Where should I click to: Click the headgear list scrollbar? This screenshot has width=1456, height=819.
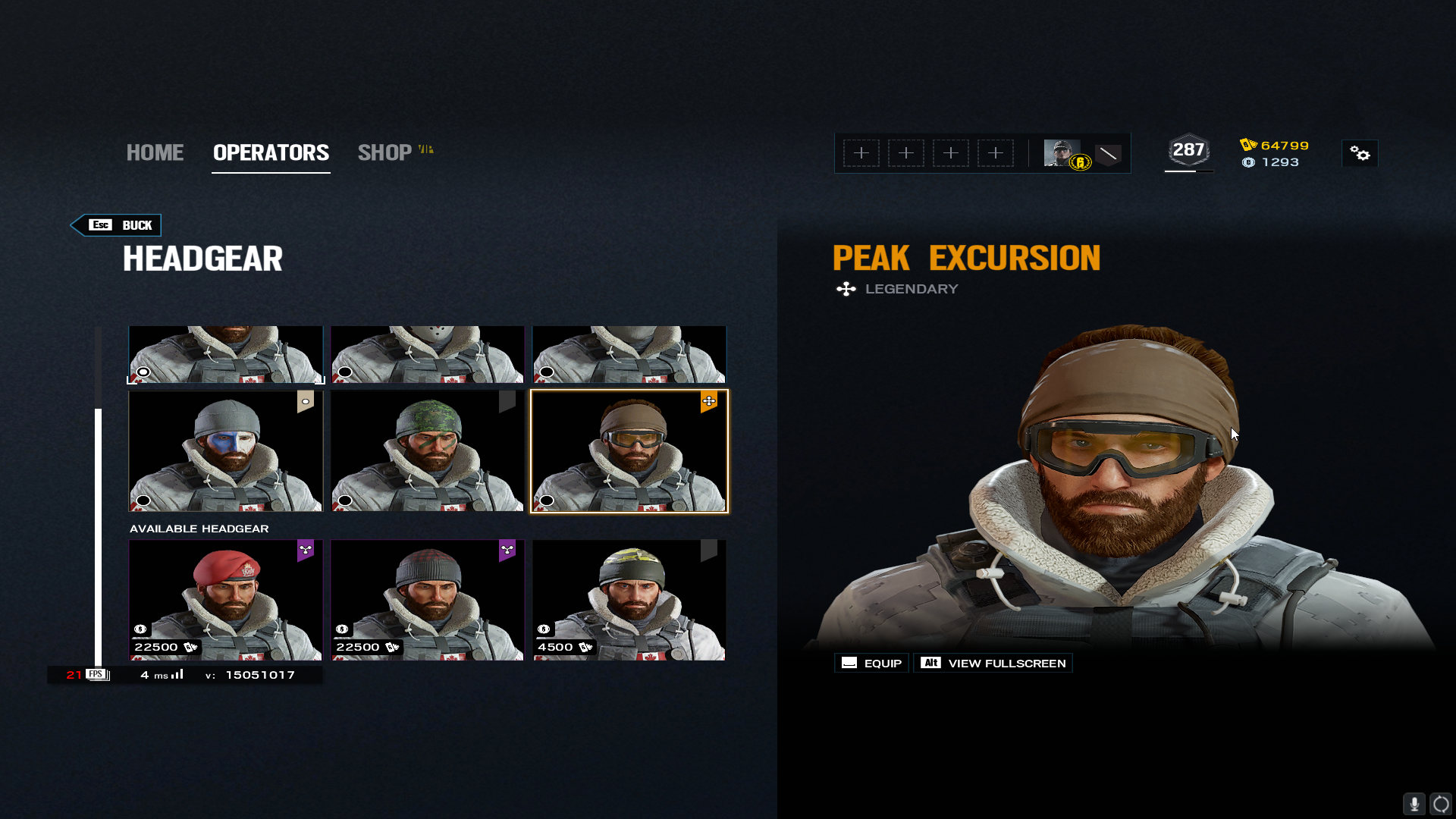(x=98, y=531)
